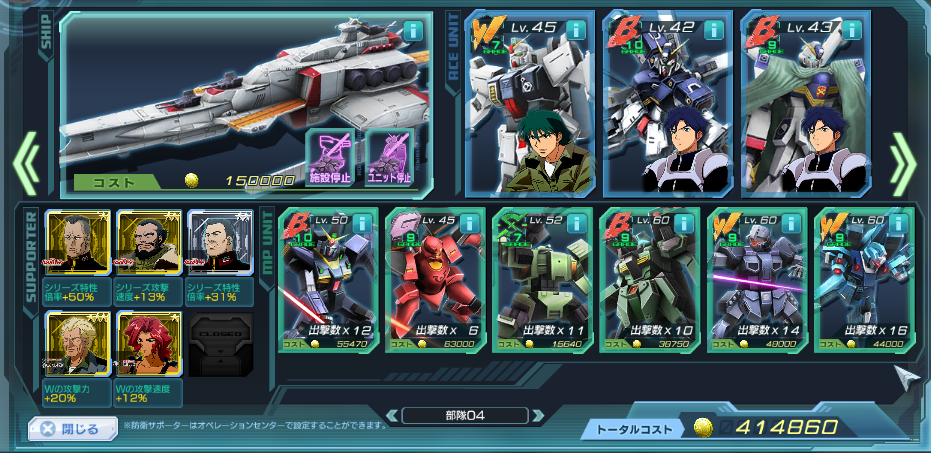Choose the MP unit with 出撃数×14
Image resolution: width=931 pixels, height=453 pixels.
(756, 278)
